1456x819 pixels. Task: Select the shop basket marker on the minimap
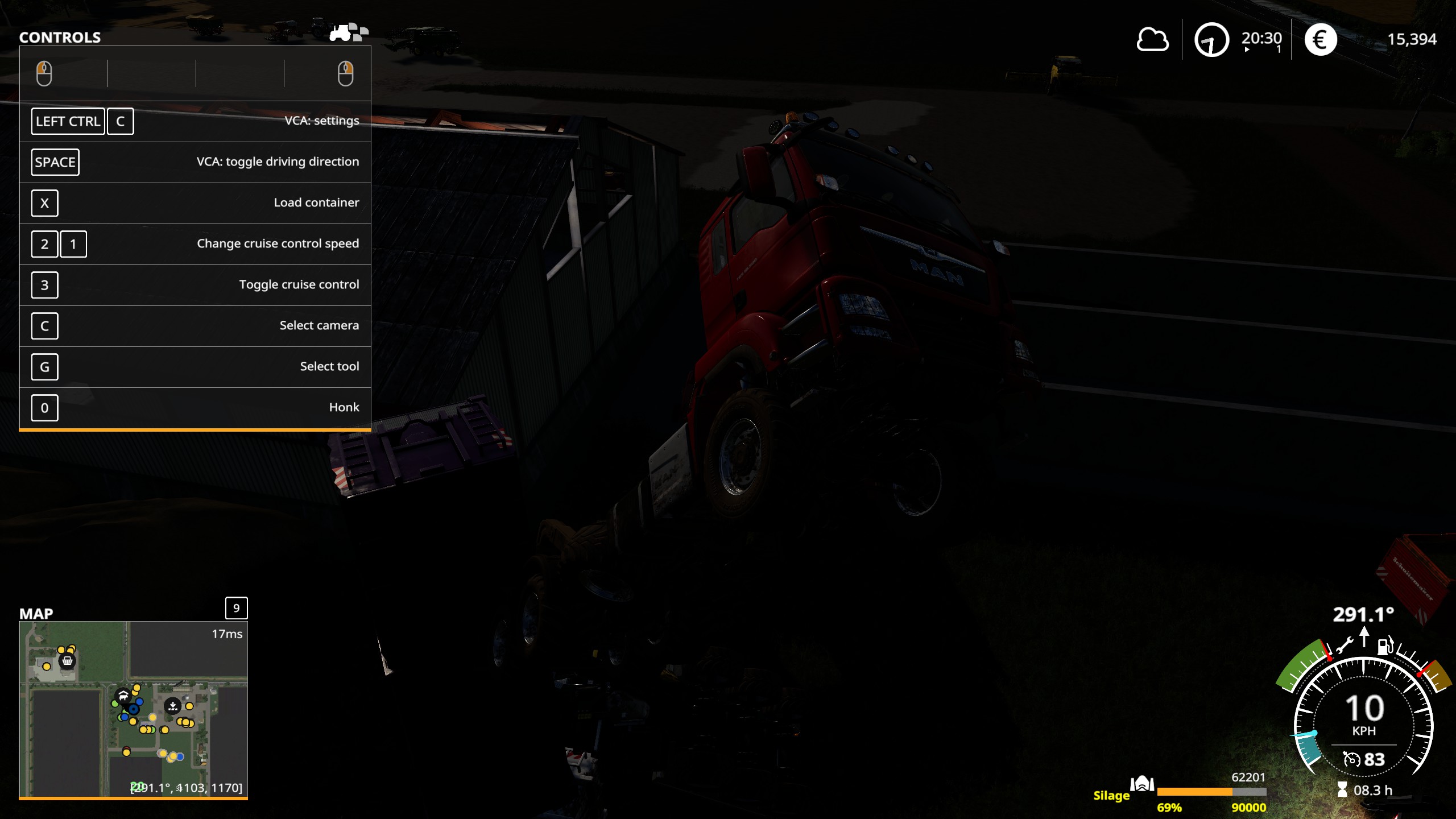click(67, 661)
